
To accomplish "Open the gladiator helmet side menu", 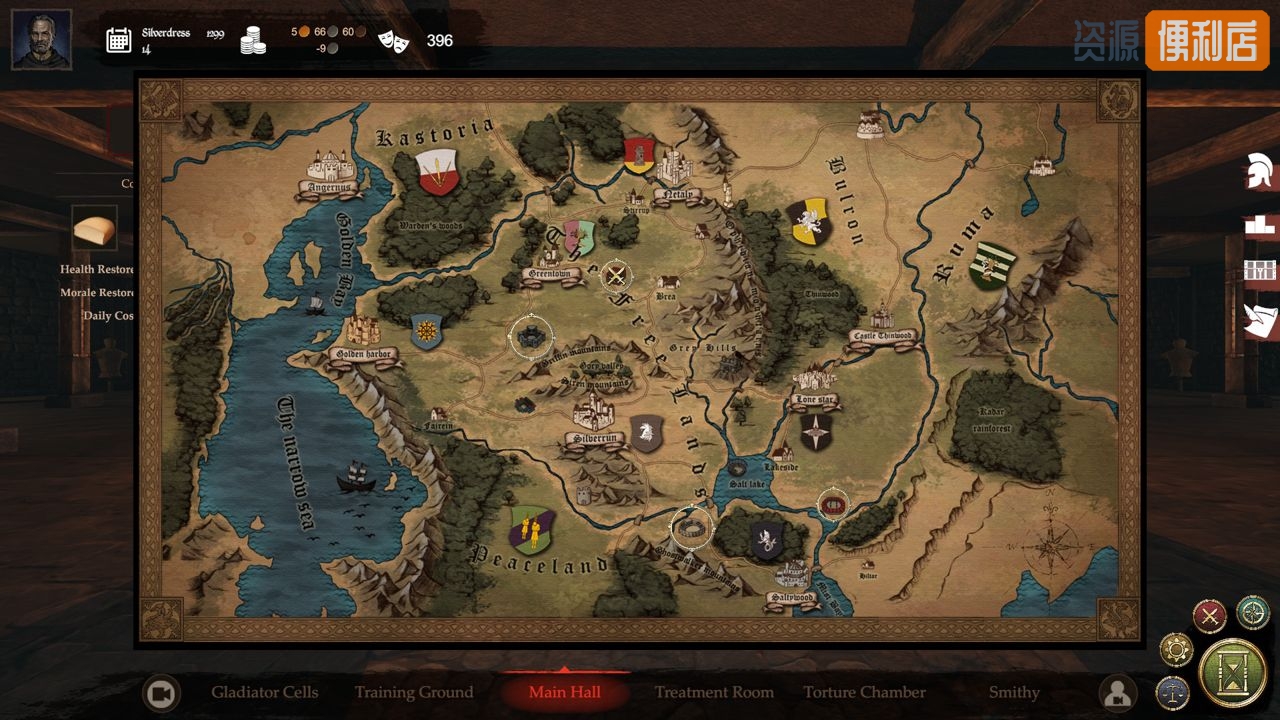I will tap(1259, 172).
